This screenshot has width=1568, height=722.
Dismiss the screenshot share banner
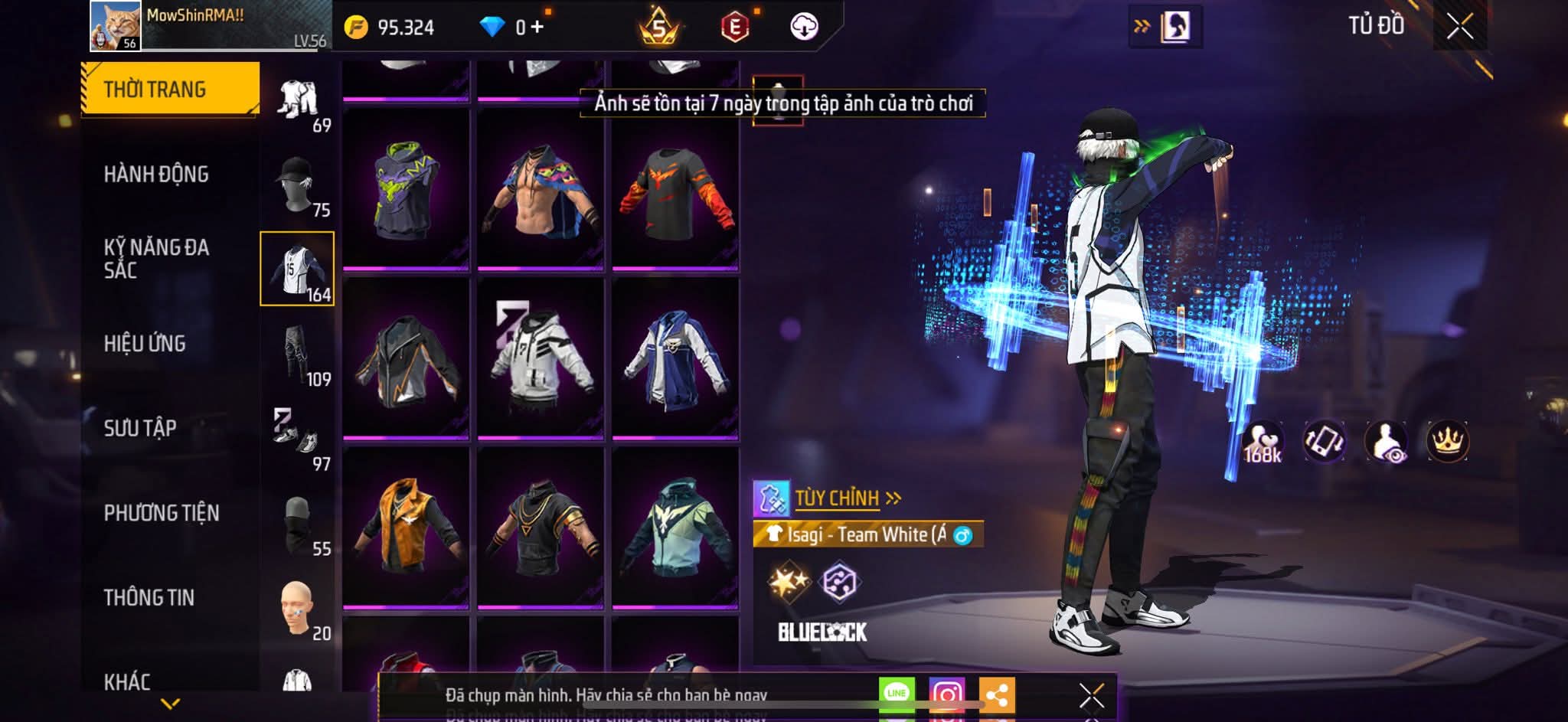(1091, 695)
